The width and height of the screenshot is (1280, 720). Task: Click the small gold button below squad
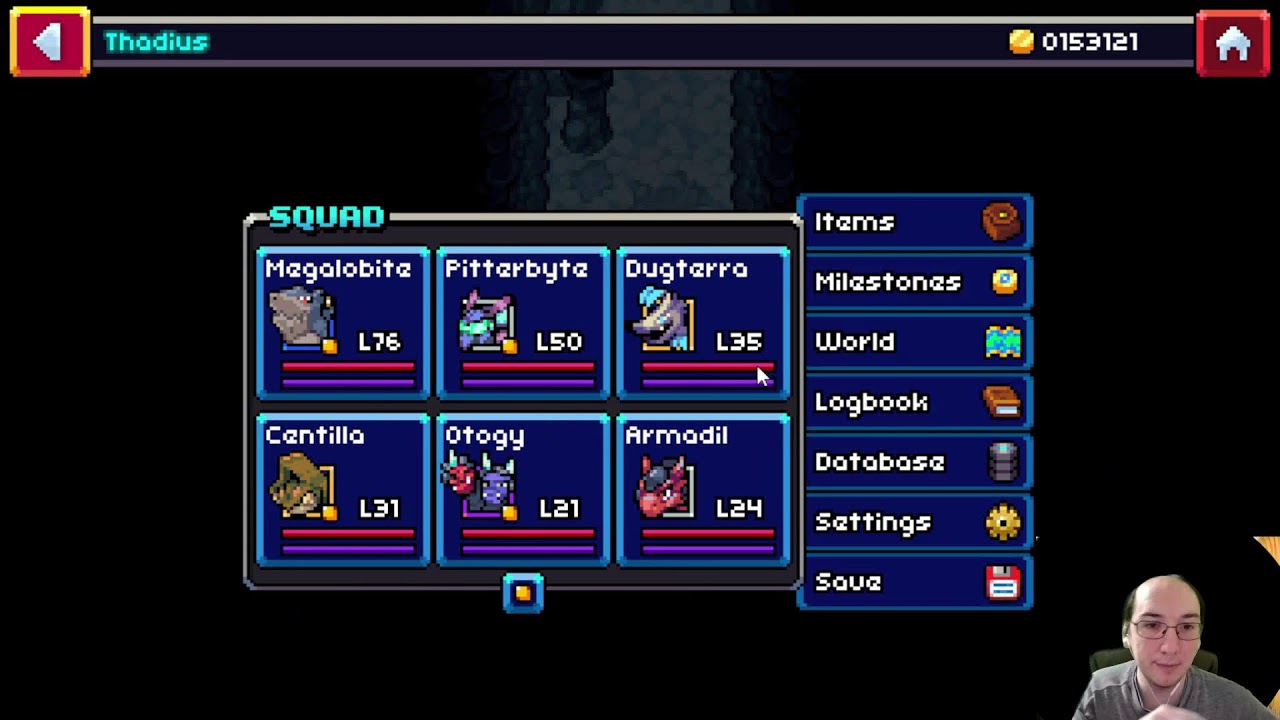523,593
